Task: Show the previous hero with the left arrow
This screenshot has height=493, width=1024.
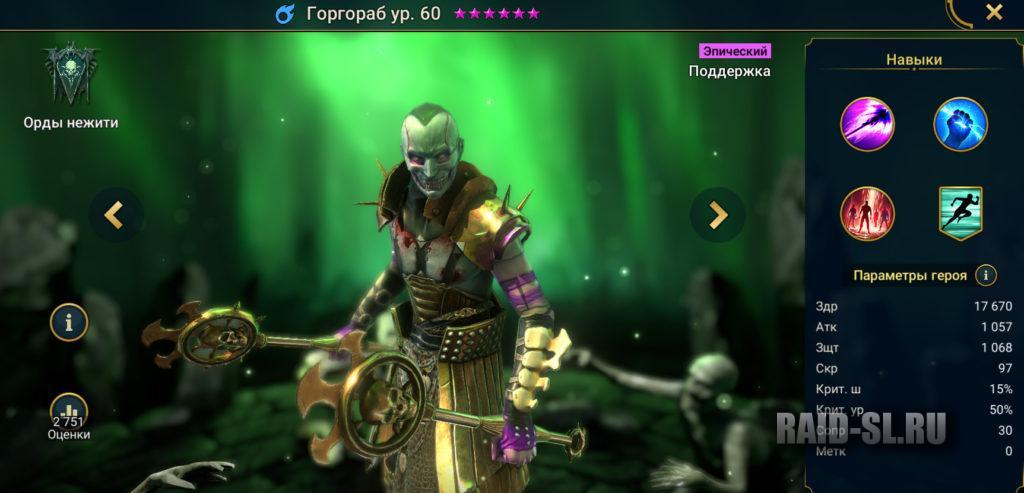Action: pyautogui.click(x=115, y=214)
